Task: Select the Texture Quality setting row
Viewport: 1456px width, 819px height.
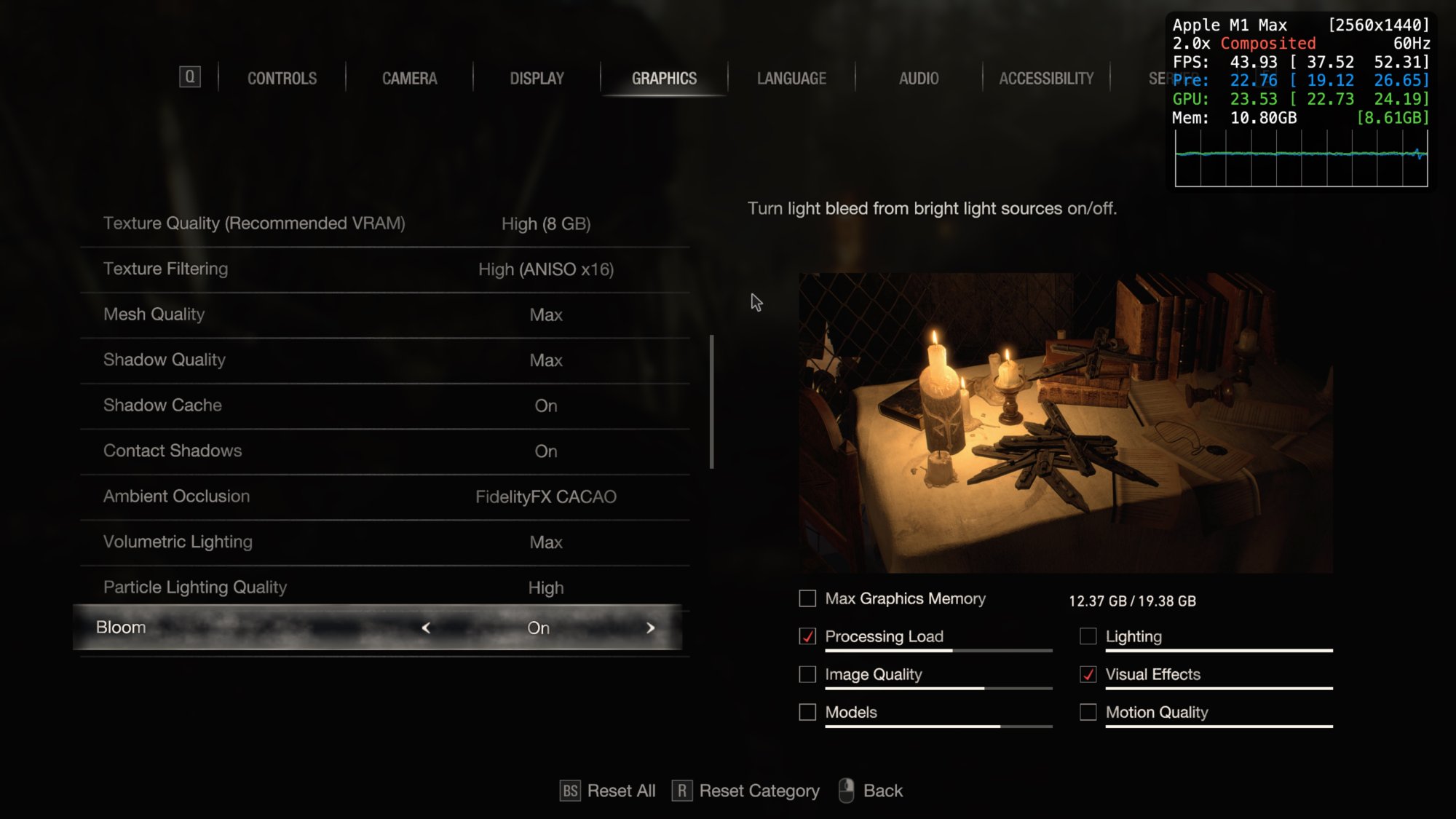Action: (x=384, y=223)
